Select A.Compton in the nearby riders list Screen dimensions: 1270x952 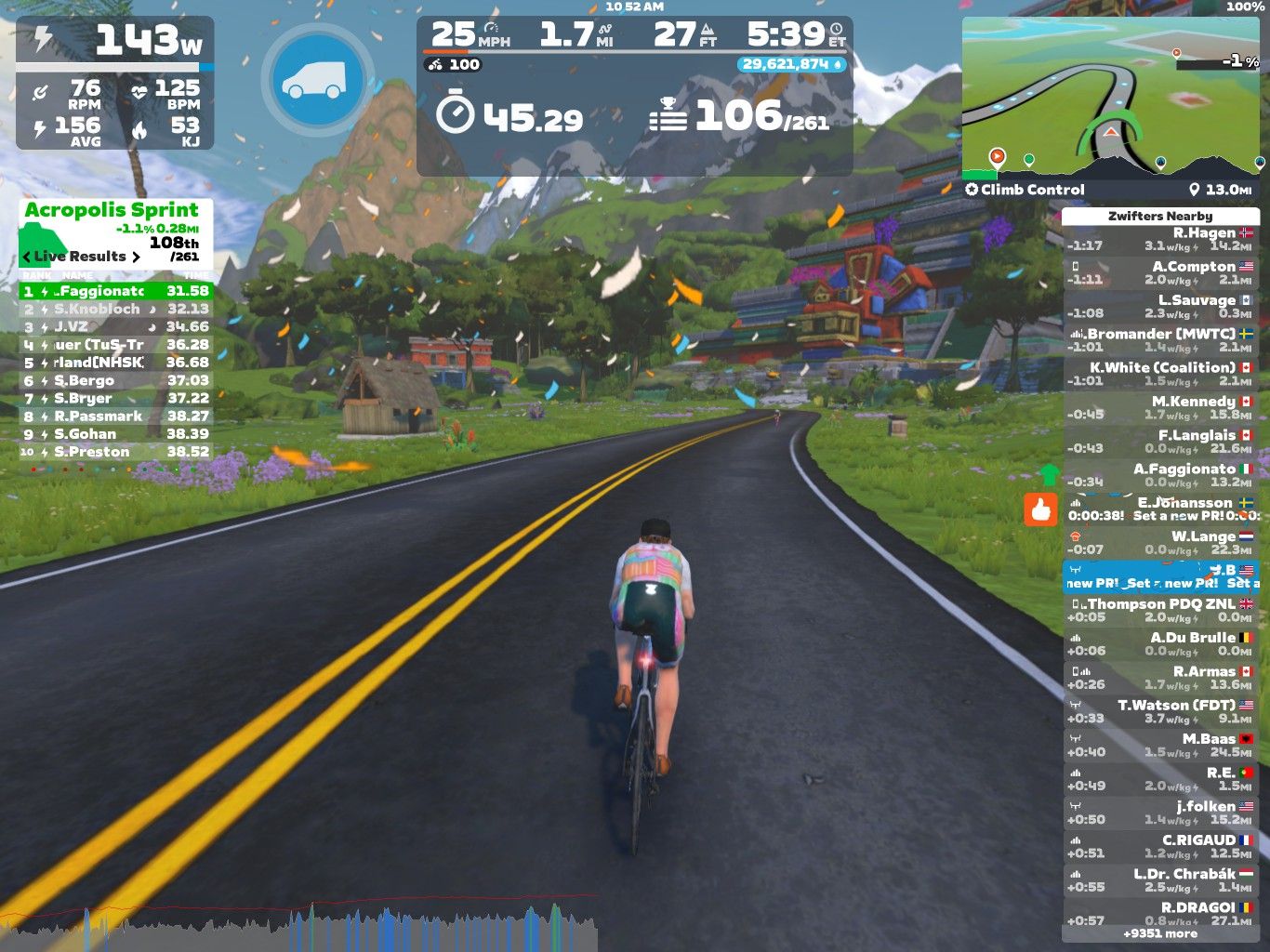[1159, 272]
